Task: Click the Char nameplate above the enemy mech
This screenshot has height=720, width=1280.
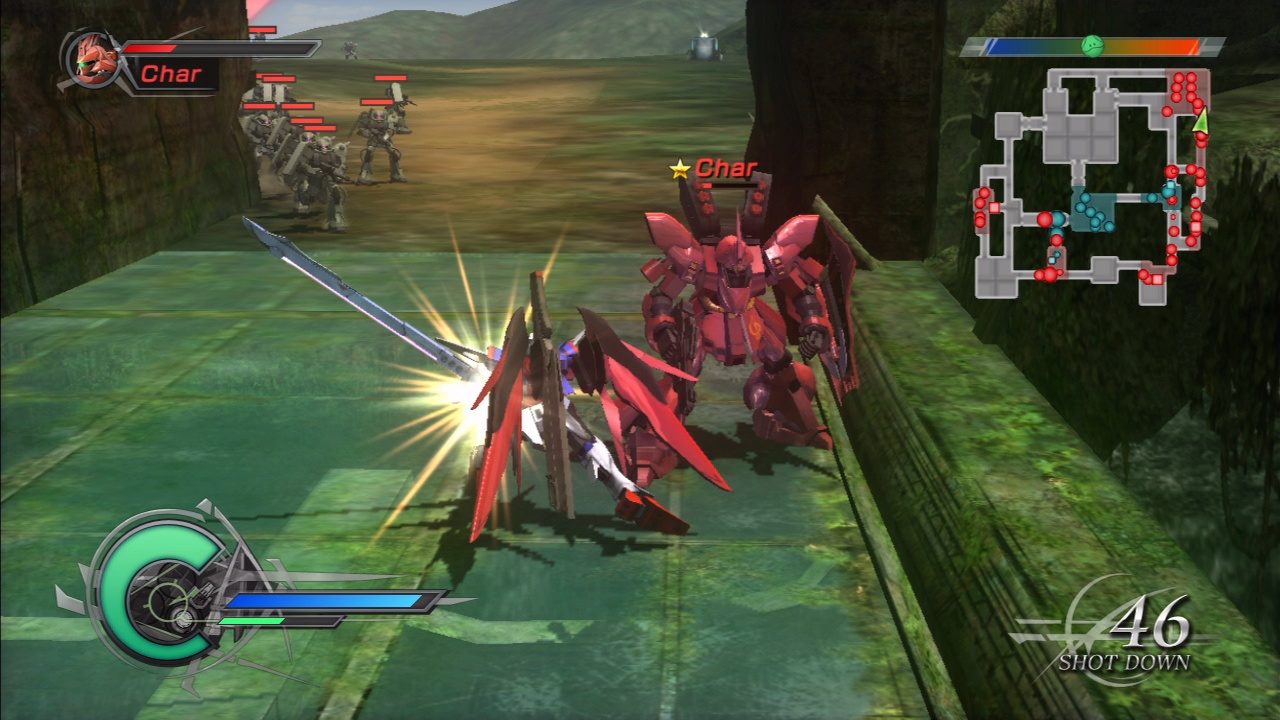Action: click(x=728, y=169)
